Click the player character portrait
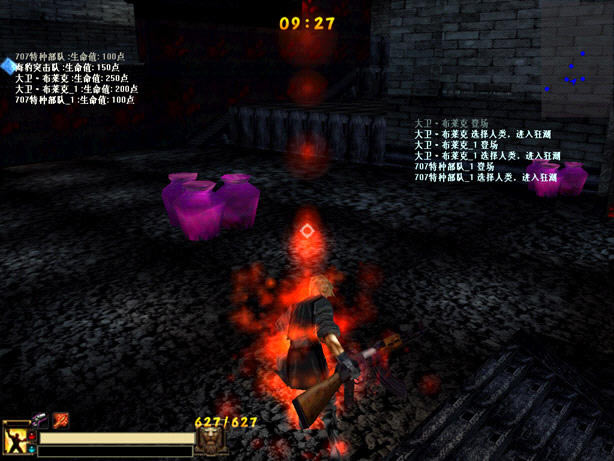Viewport: 614px width, 461px height. point(17,436)
